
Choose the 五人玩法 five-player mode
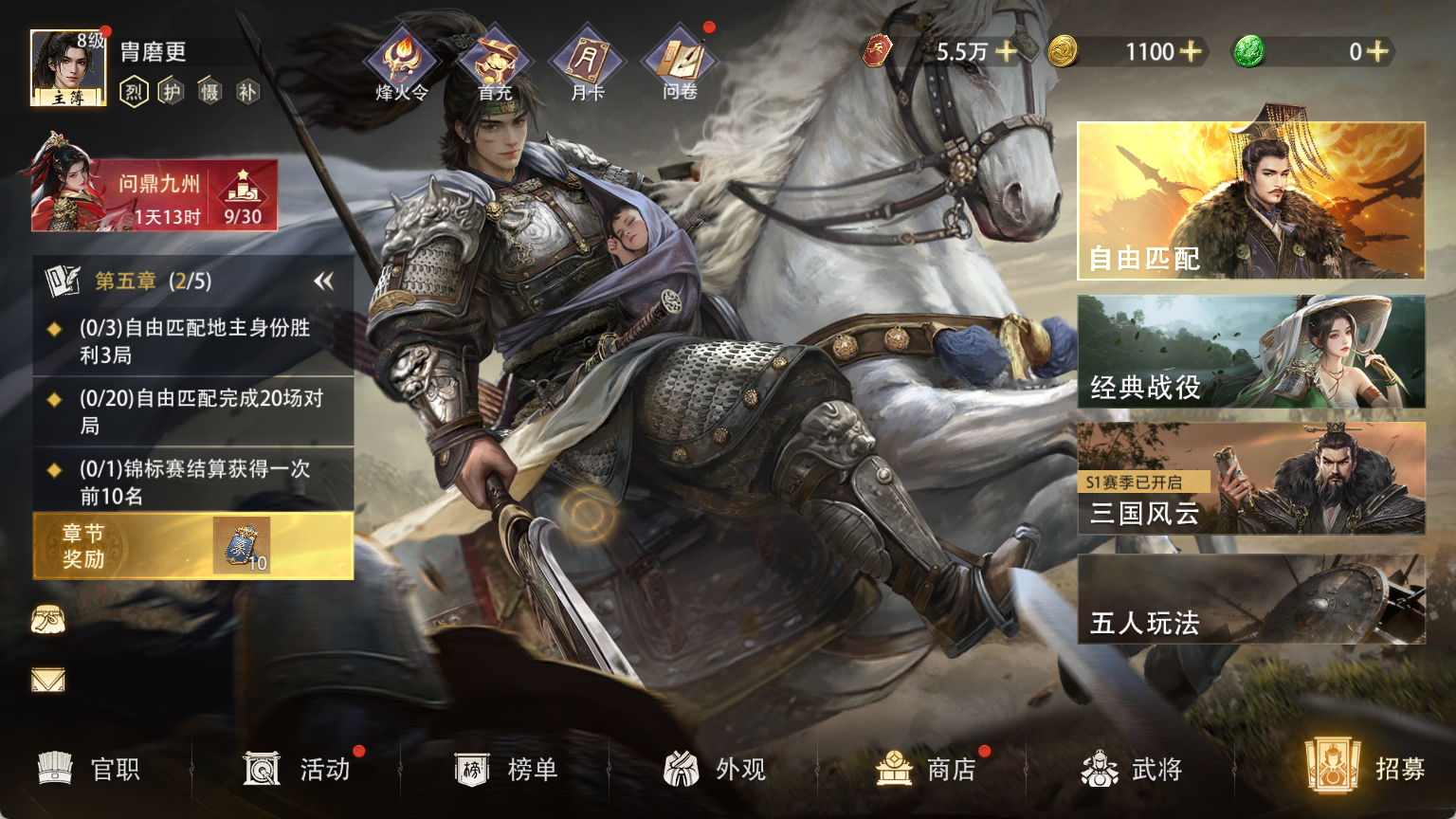coord(1250,600)
